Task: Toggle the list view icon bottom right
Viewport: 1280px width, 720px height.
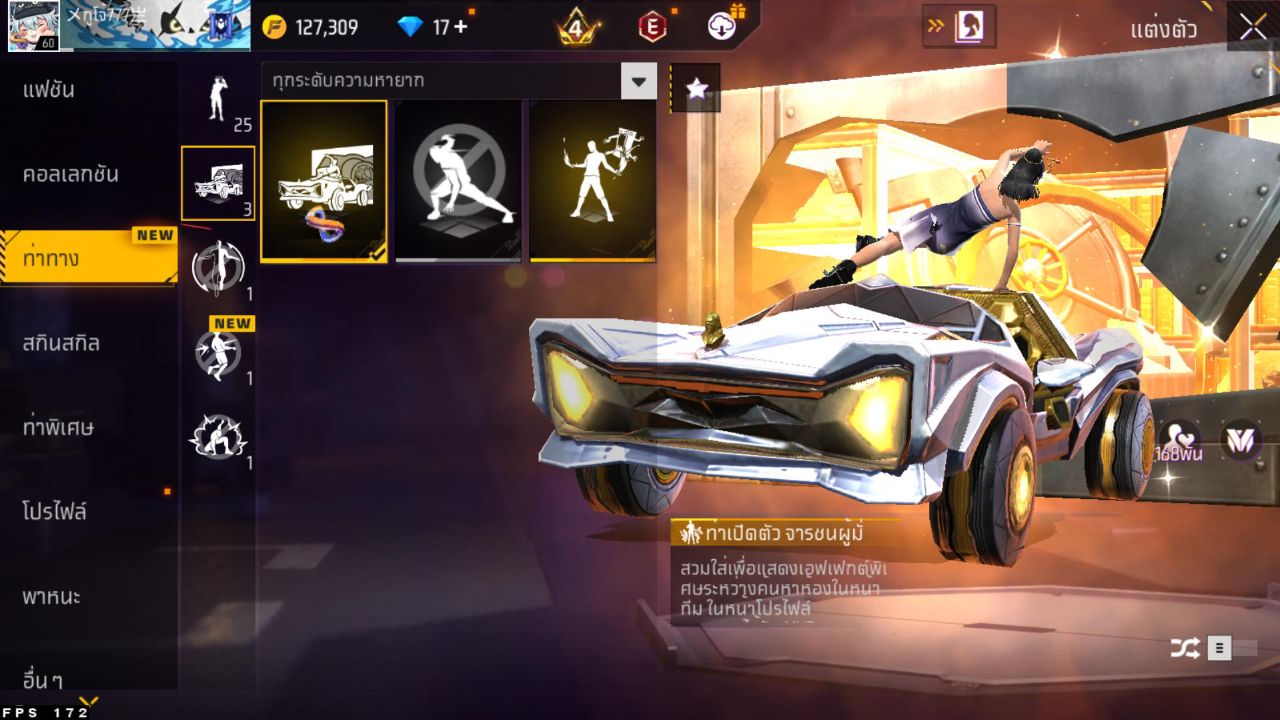Action: pos(1218,648)
